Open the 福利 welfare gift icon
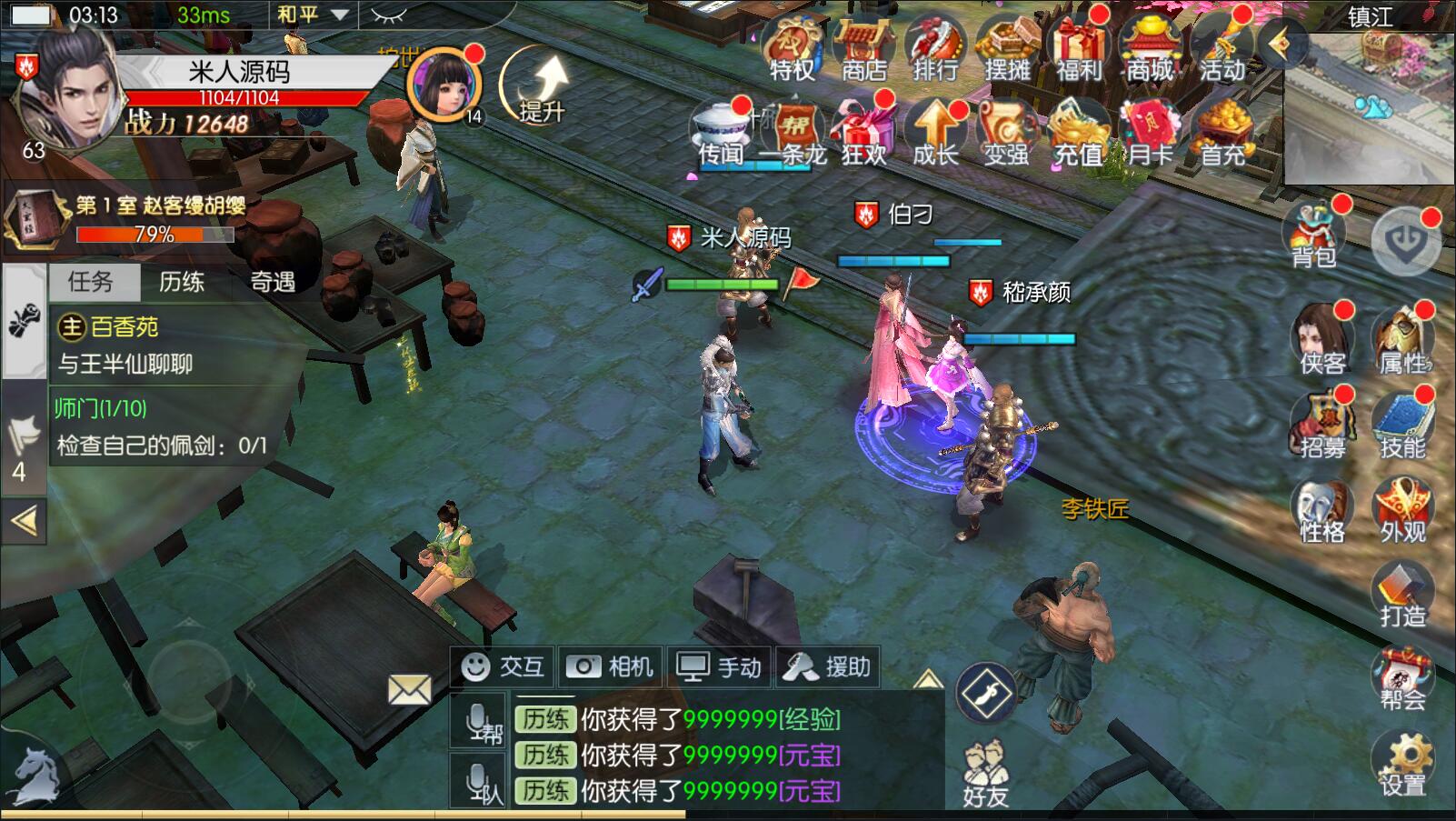Screen dimensions: 1456x821 pos(1079,51)
